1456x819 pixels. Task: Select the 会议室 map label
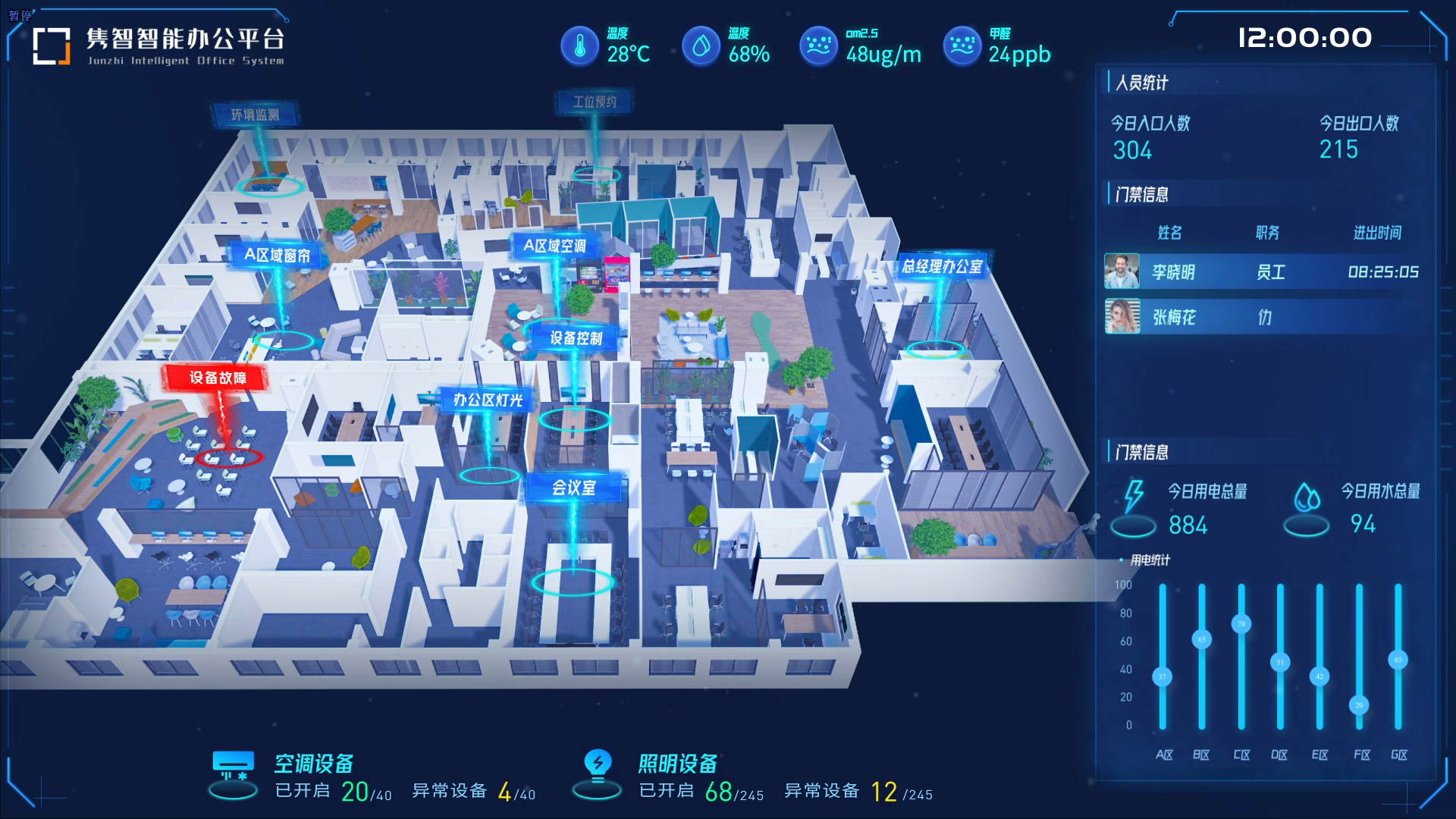[x=574, y=488]
